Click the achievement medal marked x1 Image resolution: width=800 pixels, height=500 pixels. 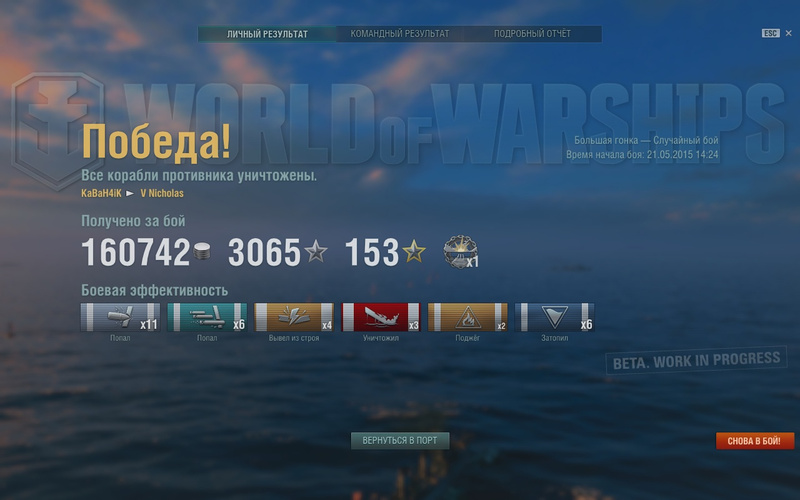[461, 251]
